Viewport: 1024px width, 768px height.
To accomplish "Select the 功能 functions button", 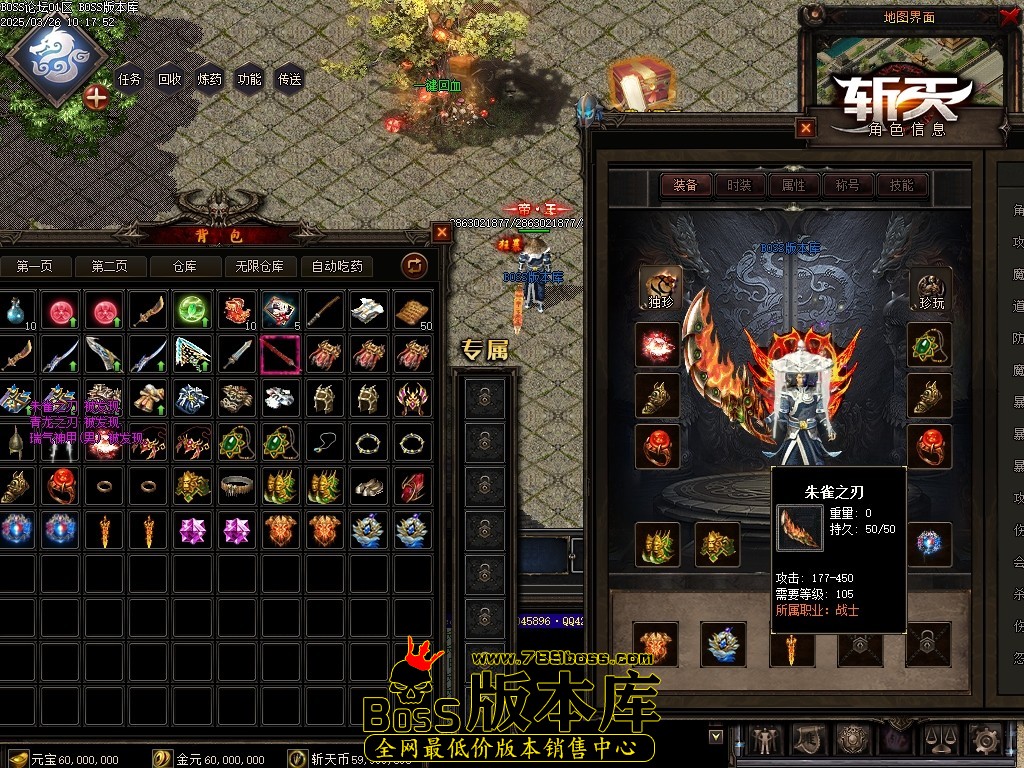I will tap(250, 79).
